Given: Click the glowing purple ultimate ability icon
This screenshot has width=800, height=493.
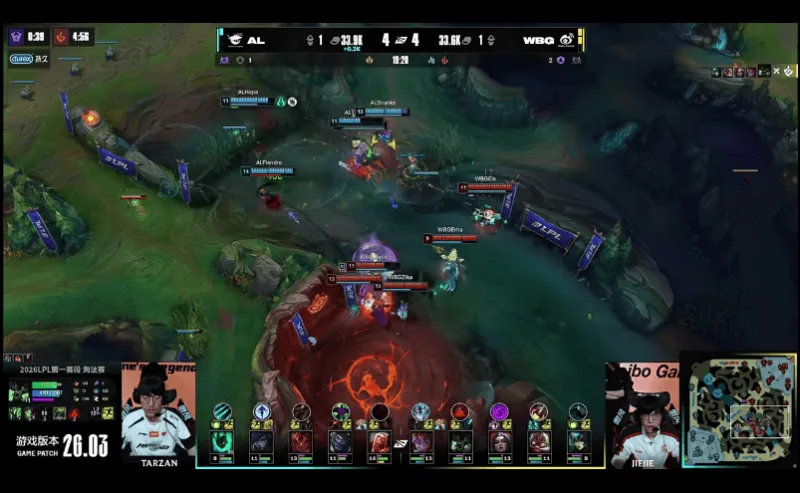Looking at the screenshot, I should click(498, 412).
